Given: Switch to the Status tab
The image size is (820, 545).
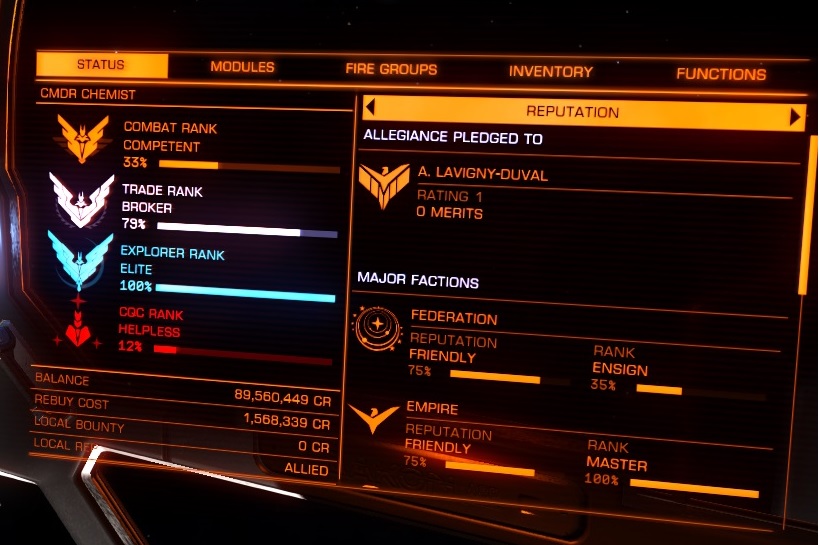Looking at the screenshot, I should pos(101,66).
